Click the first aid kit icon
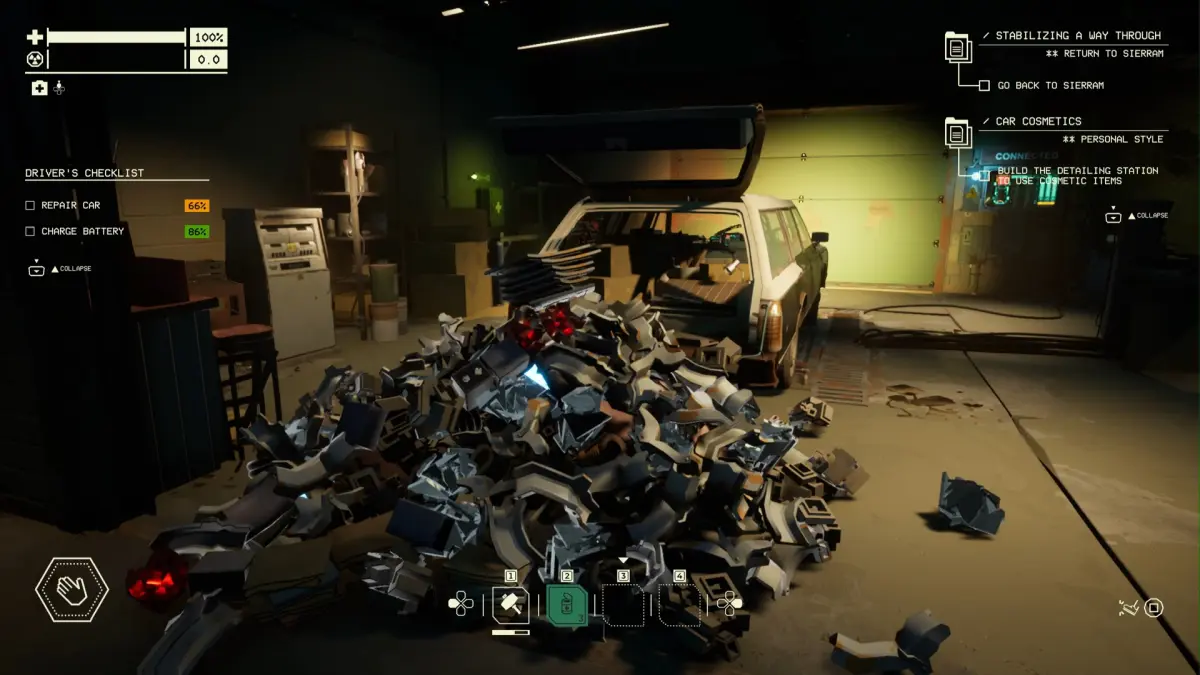 click(39, 88)
